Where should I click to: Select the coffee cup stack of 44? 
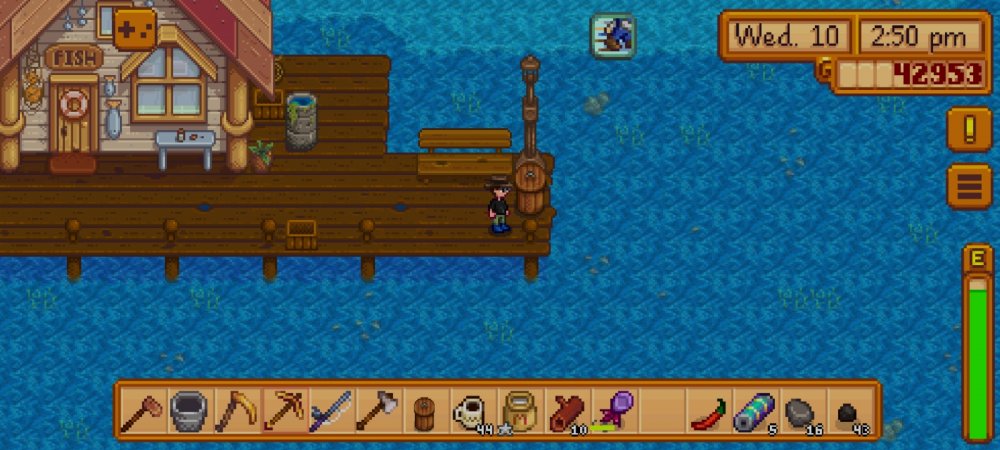click(x=472, y=411)
